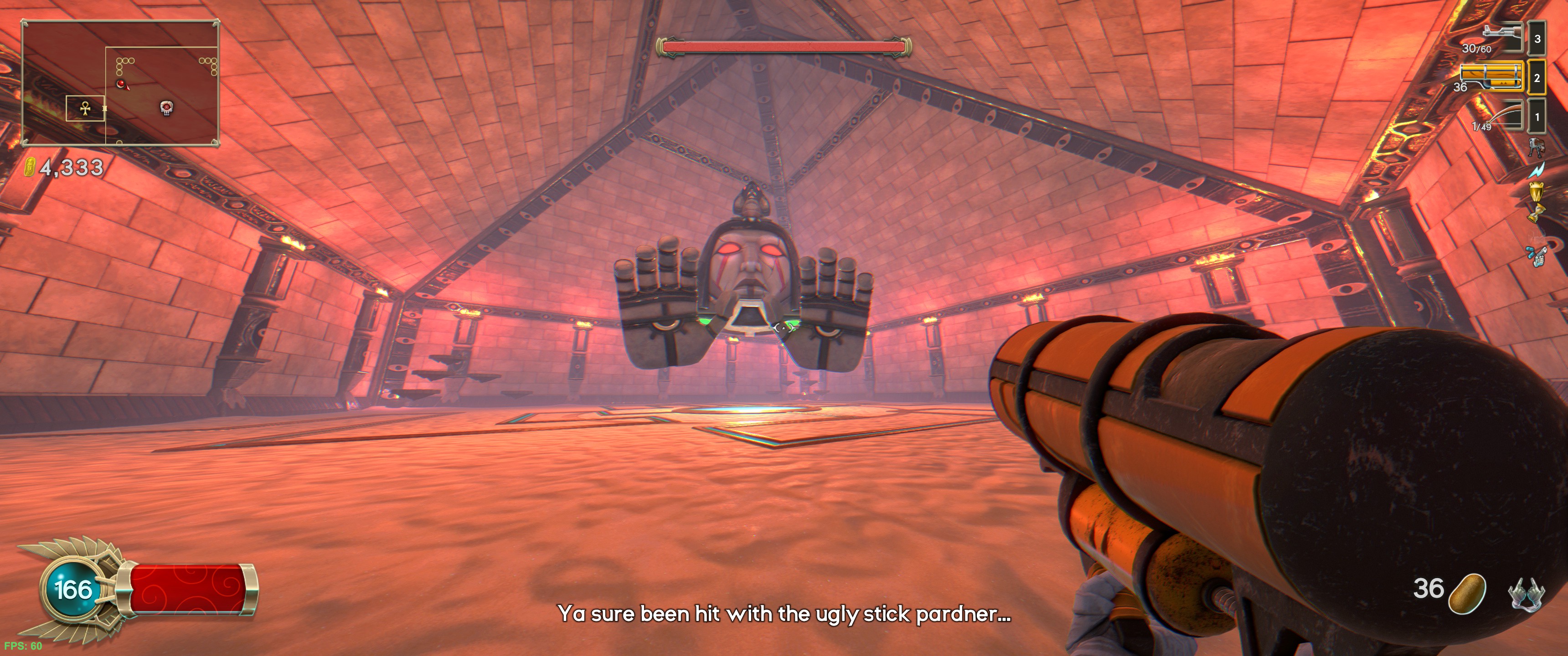Switch to the curved blade slot 1
Image resolution: width=1568 pixels, height=656 pixels.
coord(1501,116)
